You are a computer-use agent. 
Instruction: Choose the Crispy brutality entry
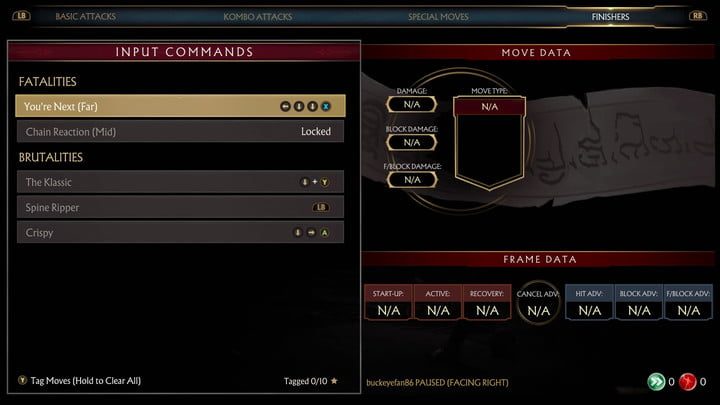point(180,232)
